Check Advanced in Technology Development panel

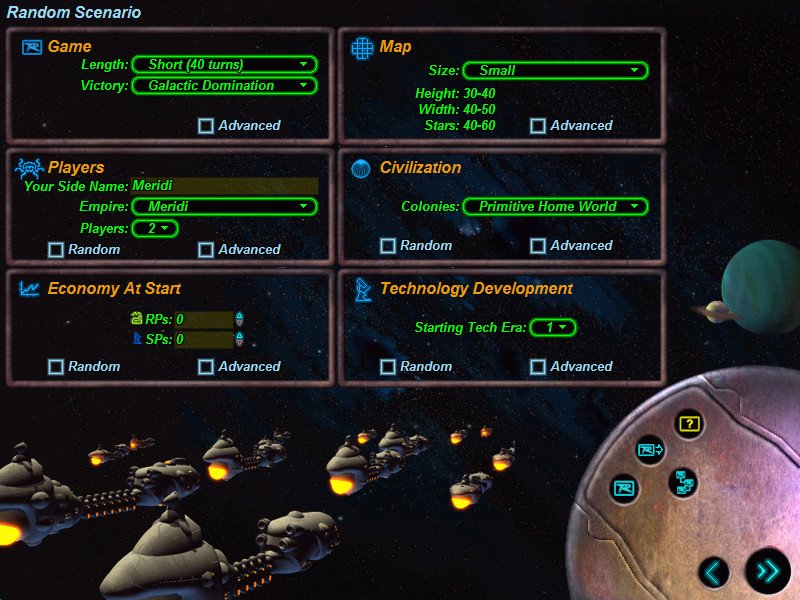pos(538,367)
